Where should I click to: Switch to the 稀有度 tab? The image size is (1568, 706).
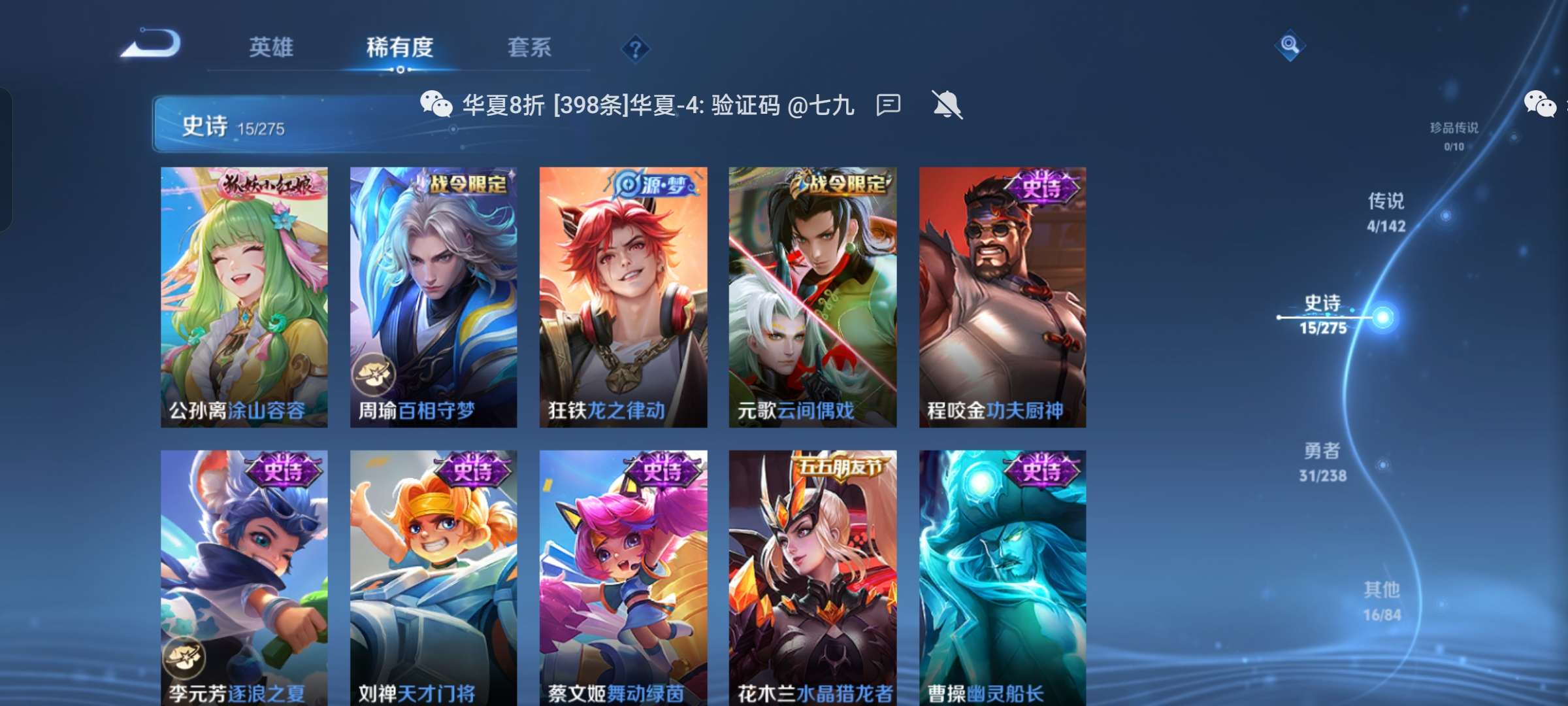pyautogui.click(x=400, y=47)
